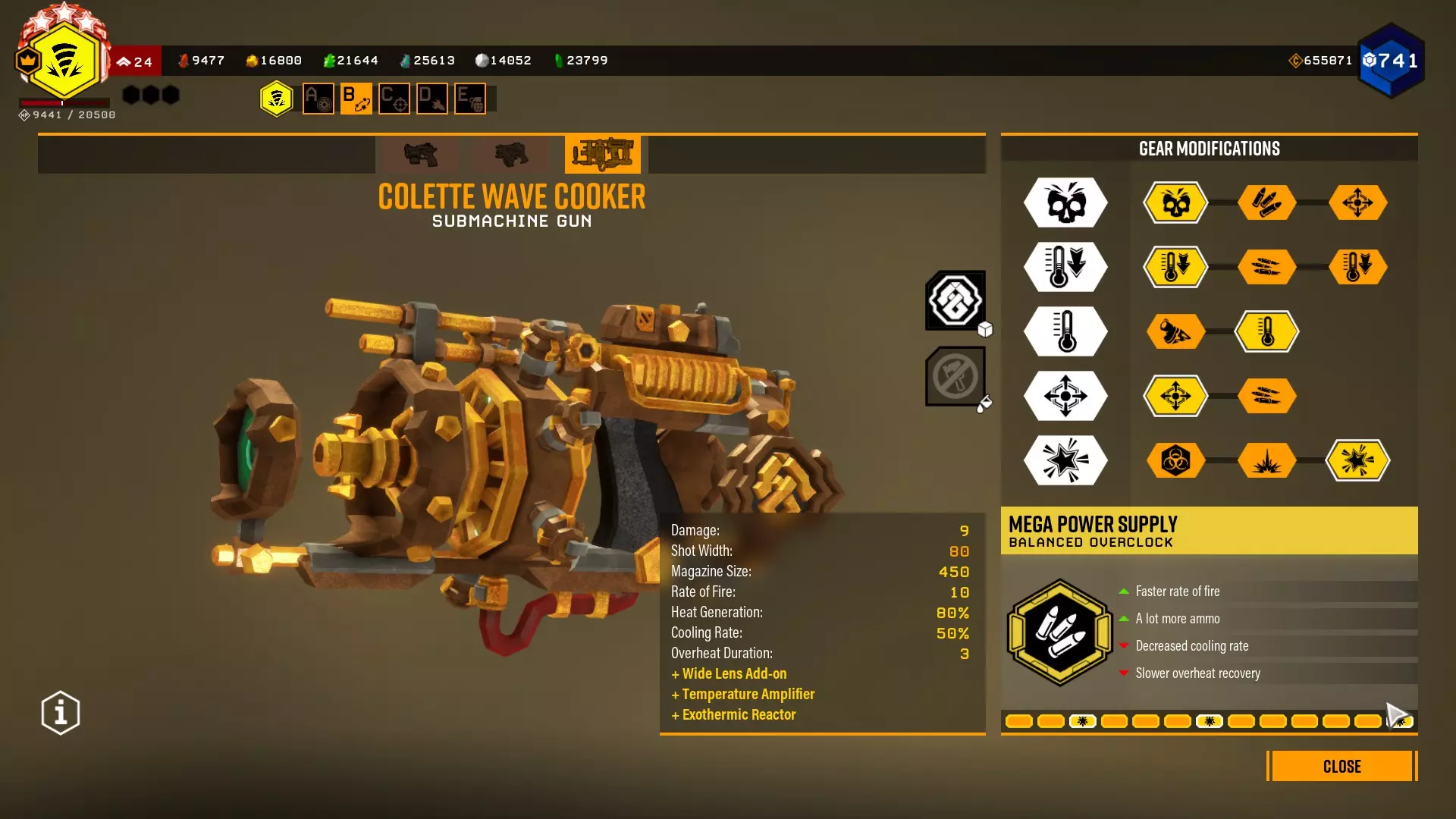Open the info panel icon

coord(61,713)
